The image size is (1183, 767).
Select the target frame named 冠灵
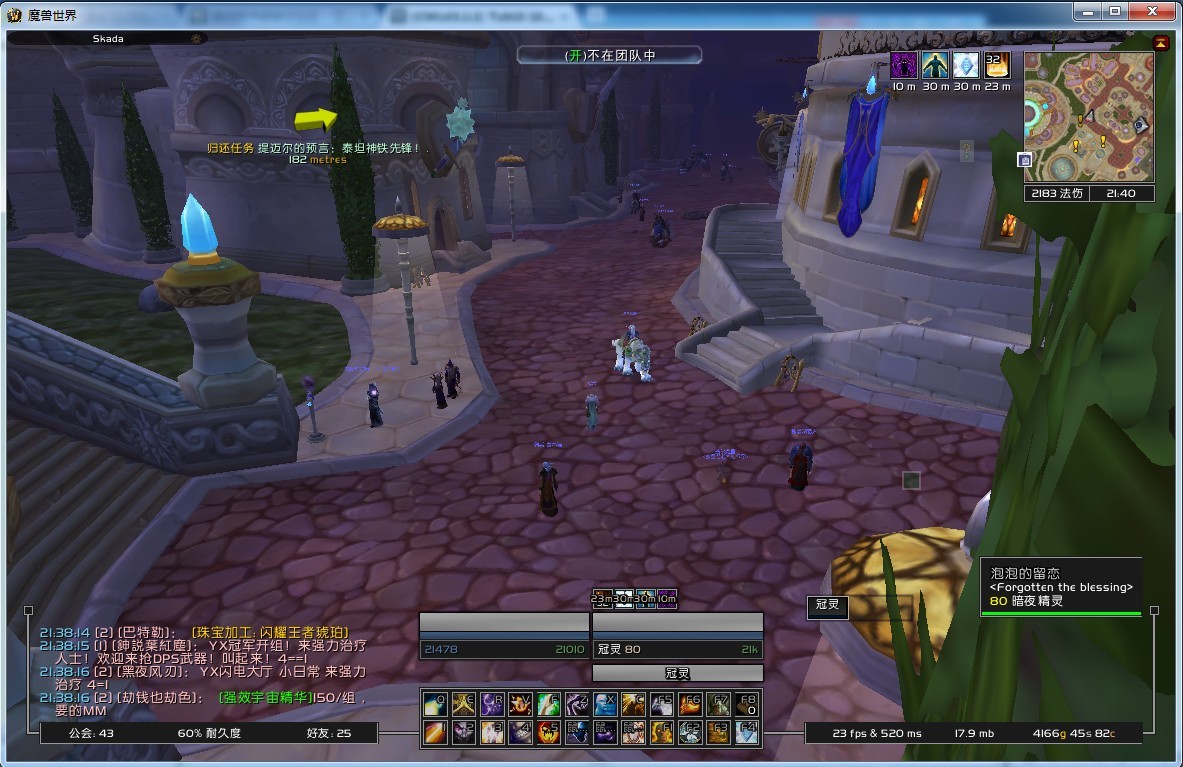click(x=678, y=649)
